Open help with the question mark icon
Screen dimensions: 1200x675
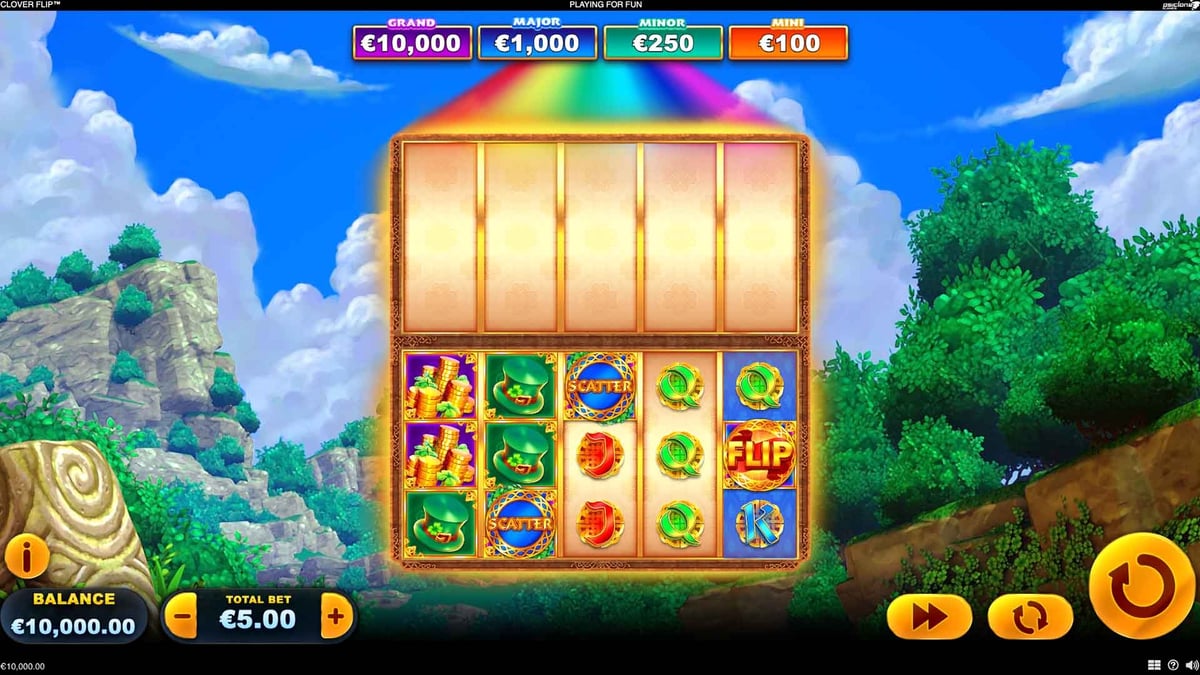tap(1172, 665)
